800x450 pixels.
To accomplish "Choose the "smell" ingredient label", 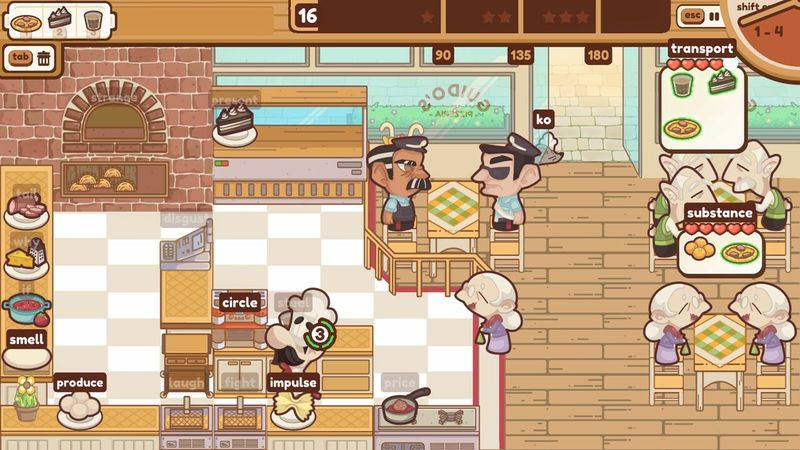I will [28, 338].
